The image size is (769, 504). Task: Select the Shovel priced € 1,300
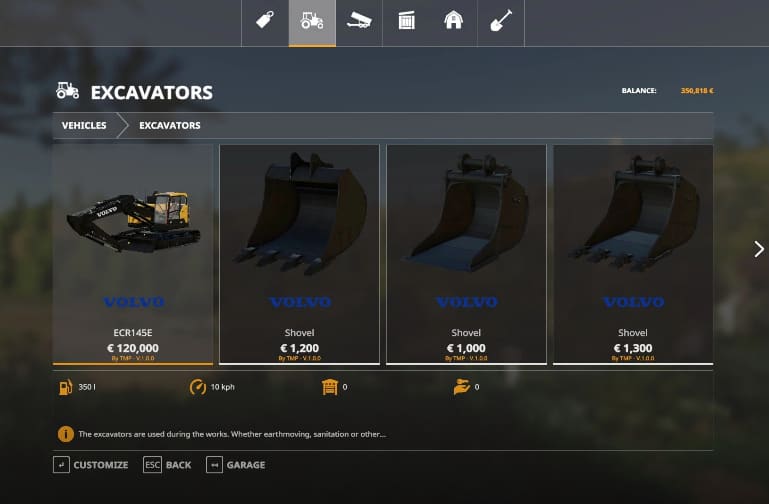coord(633,254)
